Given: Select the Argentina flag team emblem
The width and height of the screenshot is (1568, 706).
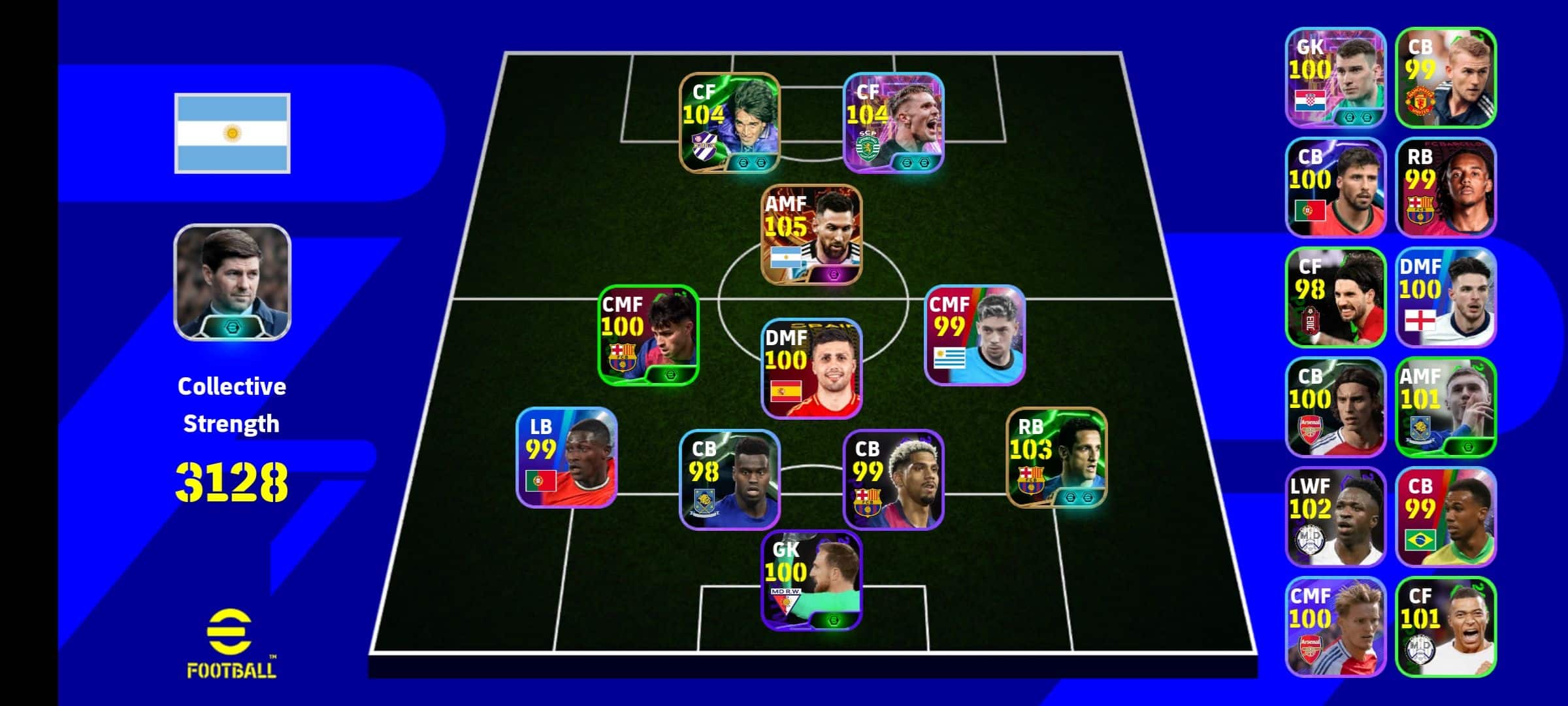Looking at the screenshot, I should [232, 133].
